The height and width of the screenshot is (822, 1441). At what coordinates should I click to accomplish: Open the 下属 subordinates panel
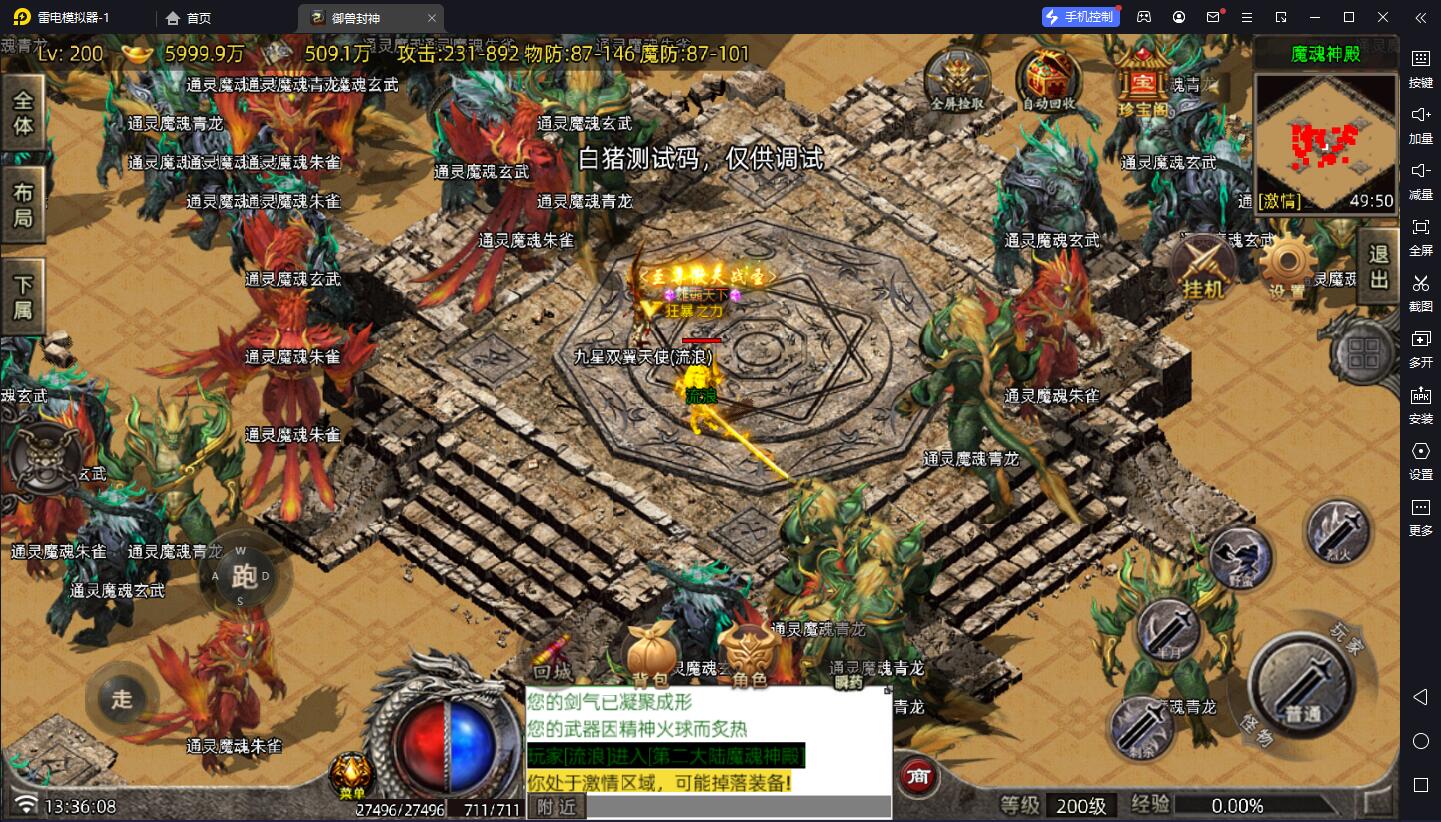(x=22, y=296)
